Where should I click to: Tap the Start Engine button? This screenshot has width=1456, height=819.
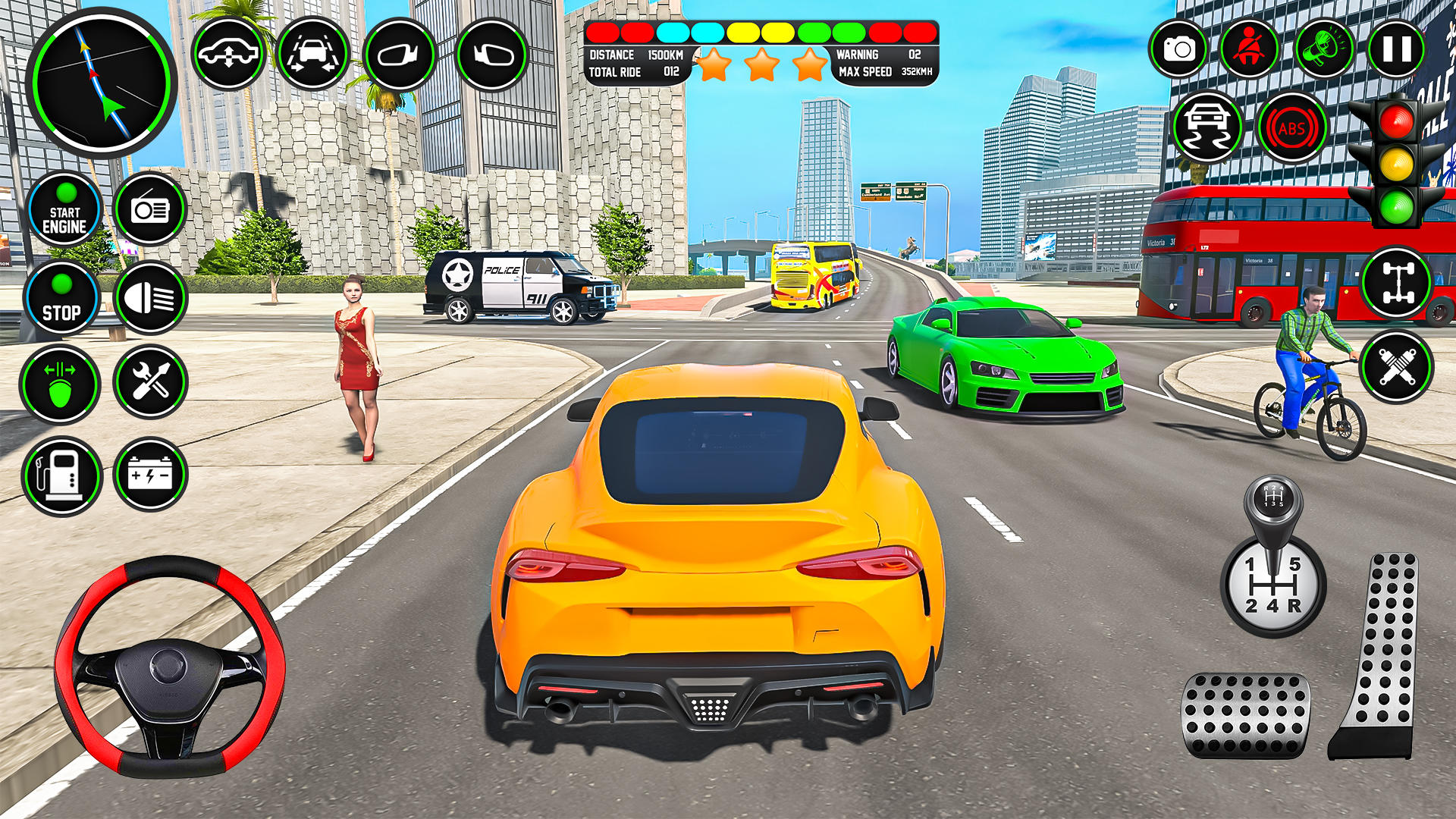[x=64, y=210]
